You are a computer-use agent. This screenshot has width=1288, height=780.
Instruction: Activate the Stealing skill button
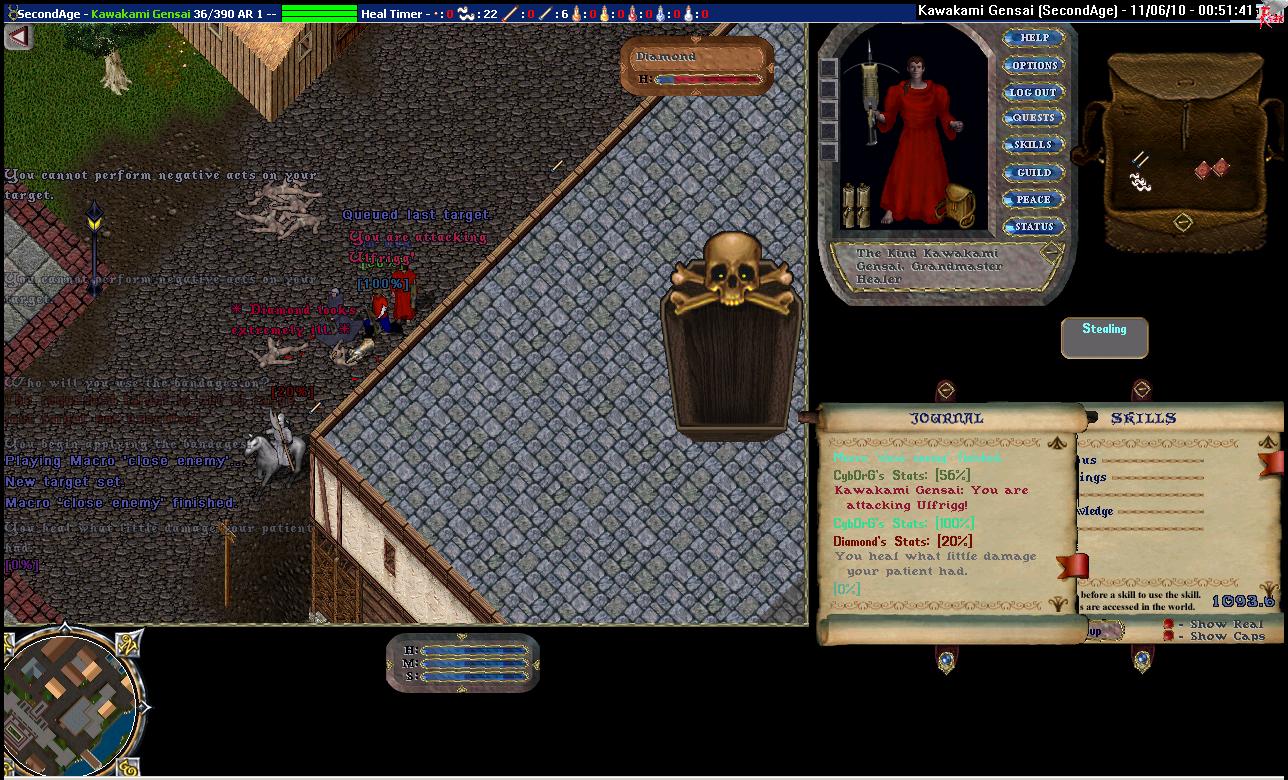[1104, 337]
